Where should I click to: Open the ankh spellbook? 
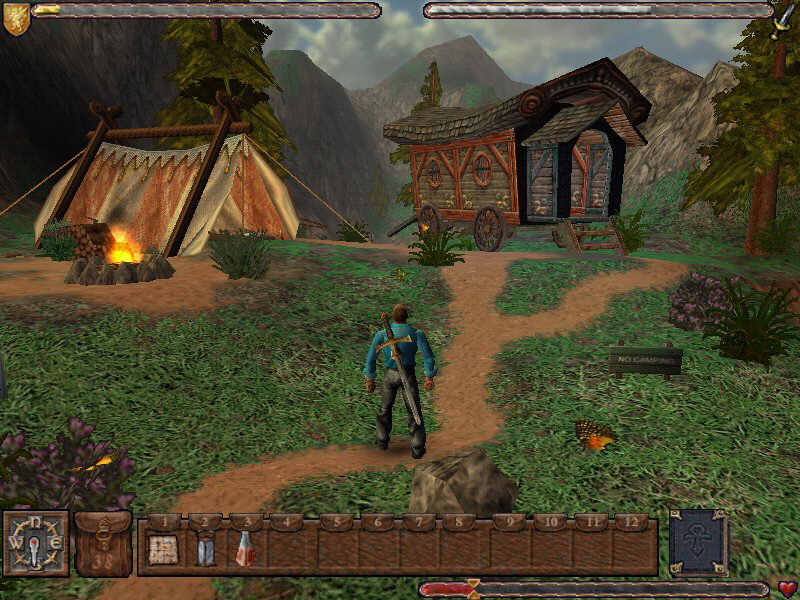[700, 545]
